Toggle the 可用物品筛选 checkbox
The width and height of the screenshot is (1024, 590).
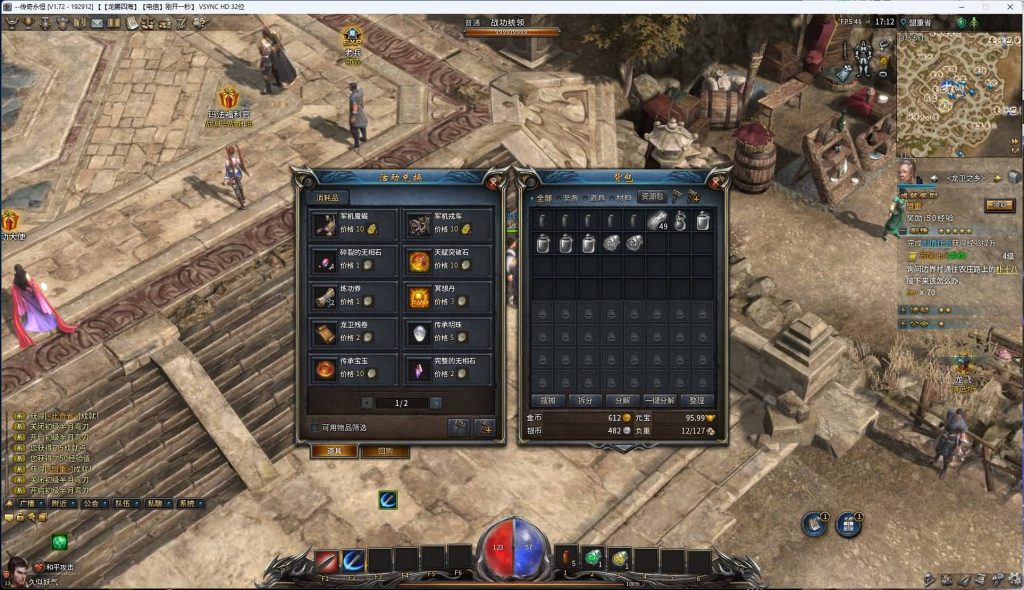point(314,427)
